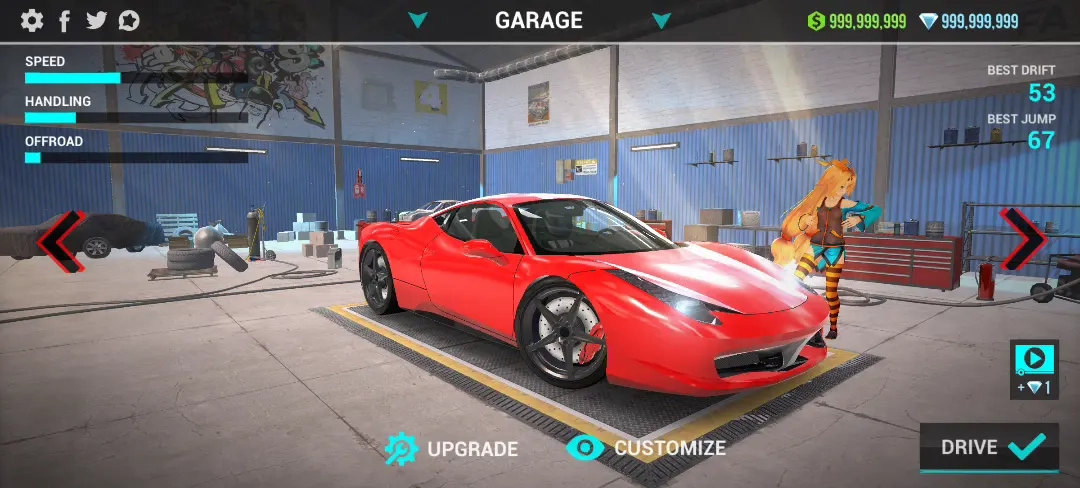Viewport: 1080px width, 488px height.
Task: Show previous car with red left arrow
Action: (x=61, y=241)
